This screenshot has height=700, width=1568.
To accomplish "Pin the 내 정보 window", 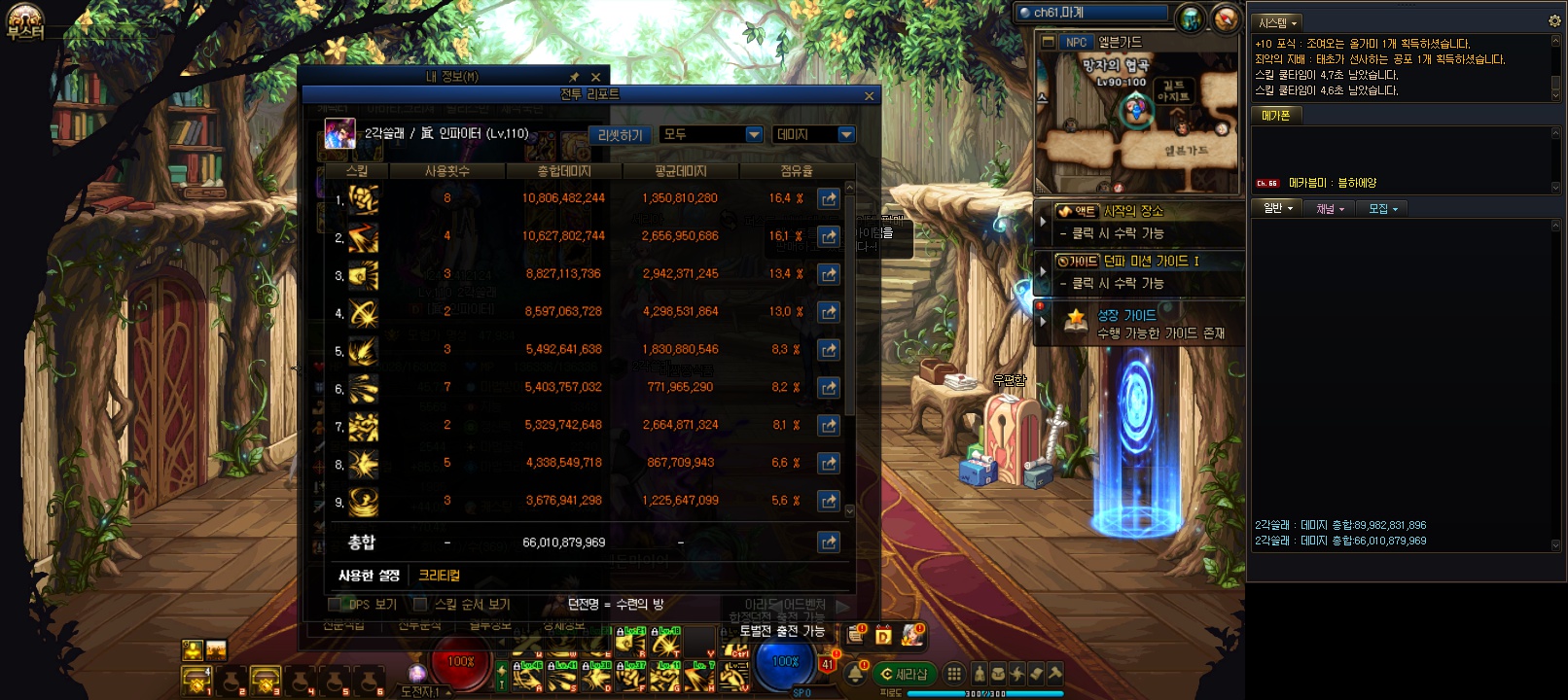I will (574, 77).
